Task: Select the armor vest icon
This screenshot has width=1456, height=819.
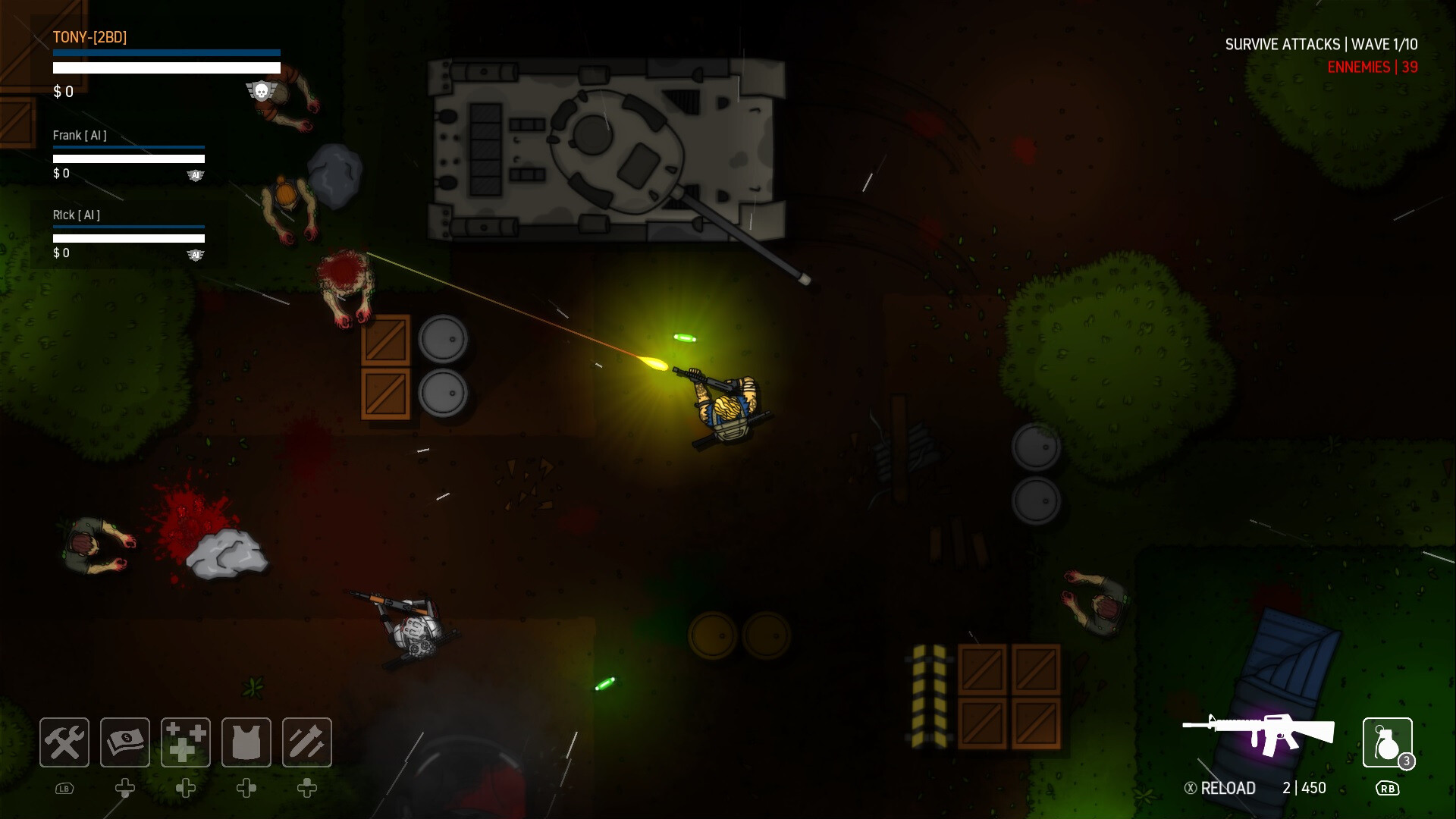Action: coord(246,742)
